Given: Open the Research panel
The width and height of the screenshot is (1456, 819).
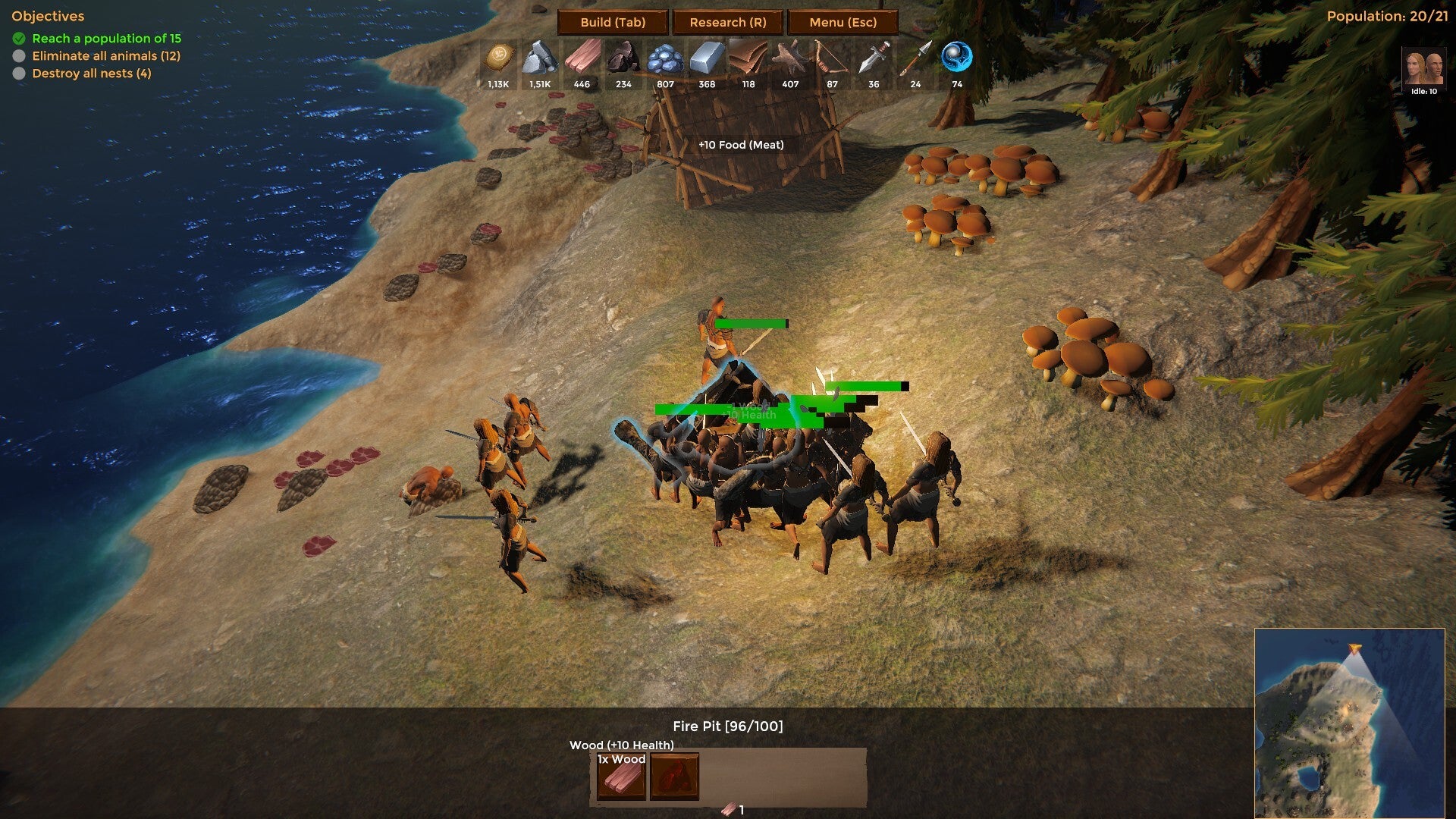Looking at the screenshot, I should tap(728, 22).
